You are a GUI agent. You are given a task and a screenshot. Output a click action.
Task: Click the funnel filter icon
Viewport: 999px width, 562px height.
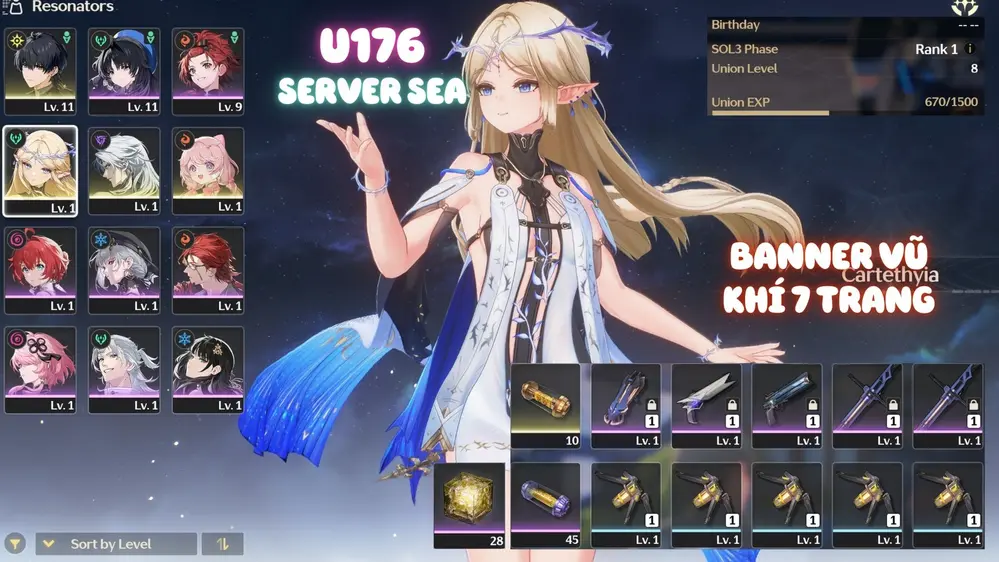(15, 544)
